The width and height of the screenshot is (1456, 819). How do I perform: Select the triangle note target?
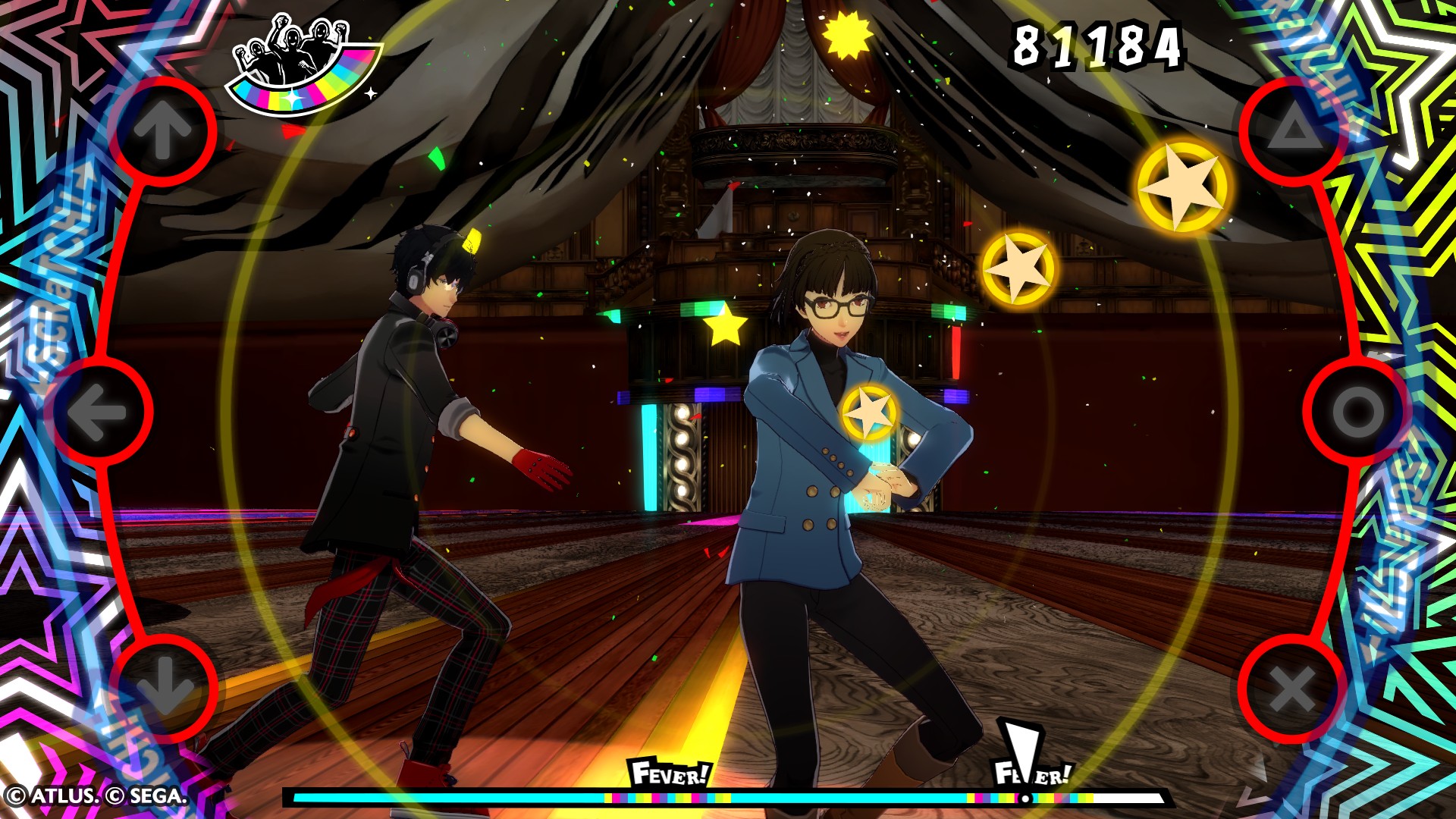(x=1294, y=130)
